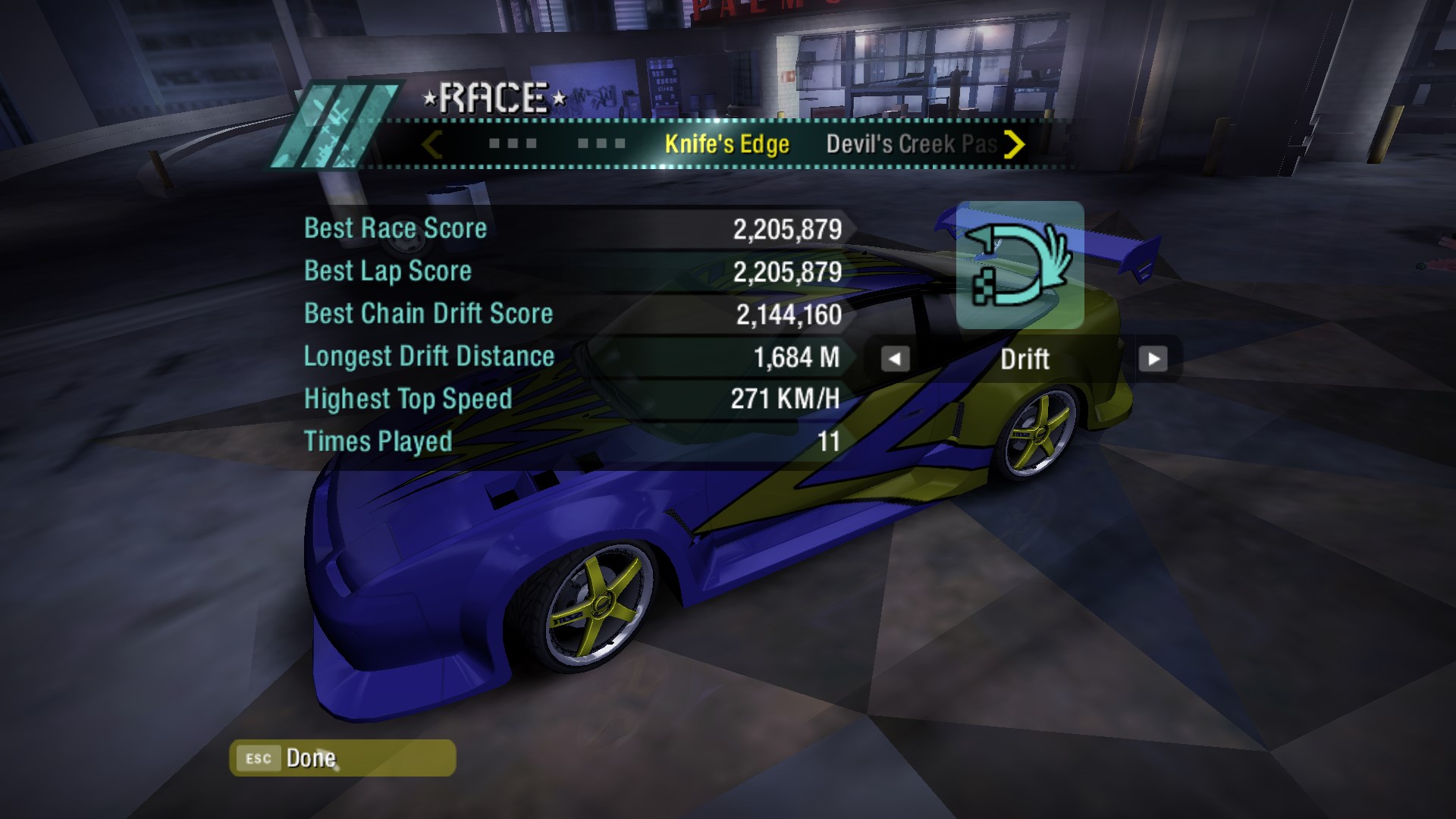The image size is (1456, 819).
Task: Select the Drift mode icon
Action: coord(1020,265)
